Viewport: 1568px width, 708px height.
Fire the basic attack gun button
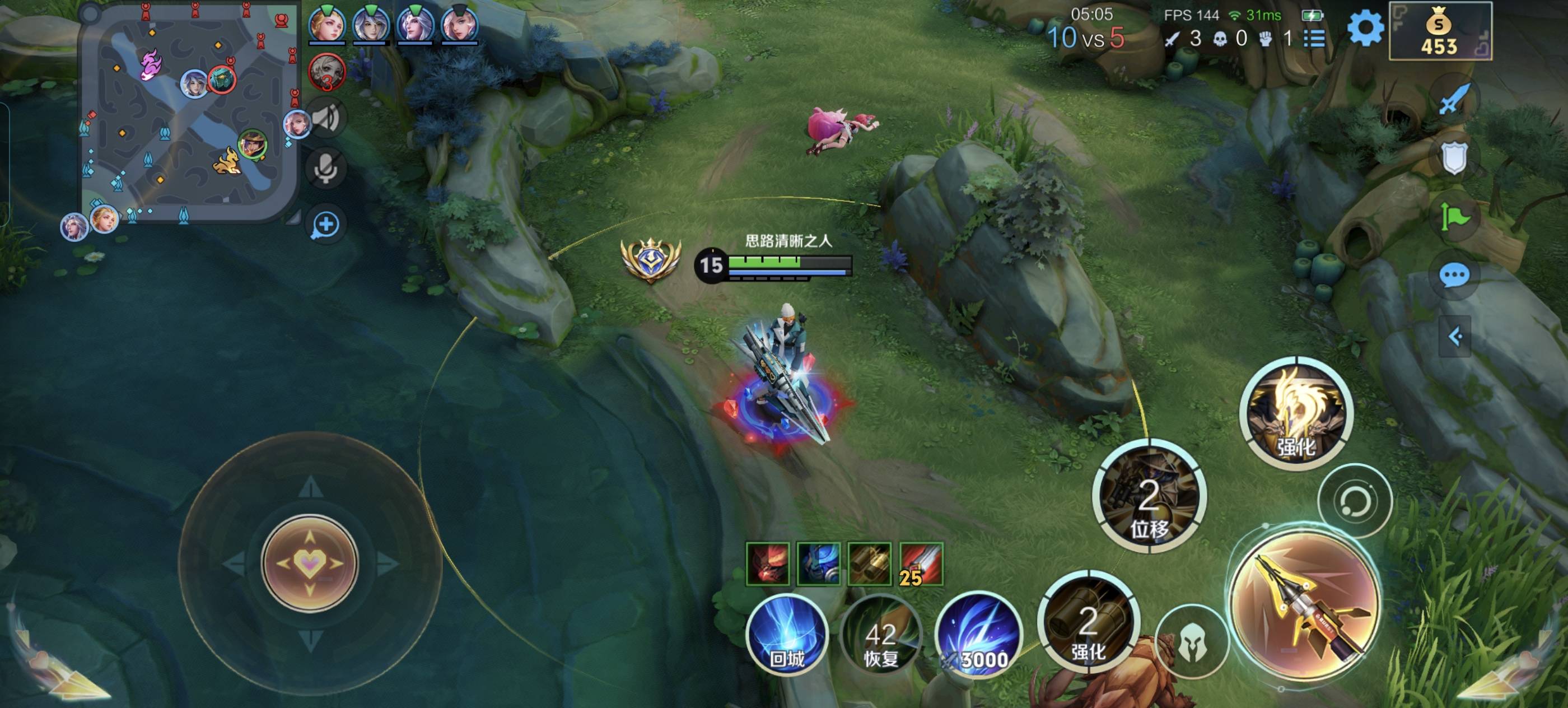(x=1304, y=604)
